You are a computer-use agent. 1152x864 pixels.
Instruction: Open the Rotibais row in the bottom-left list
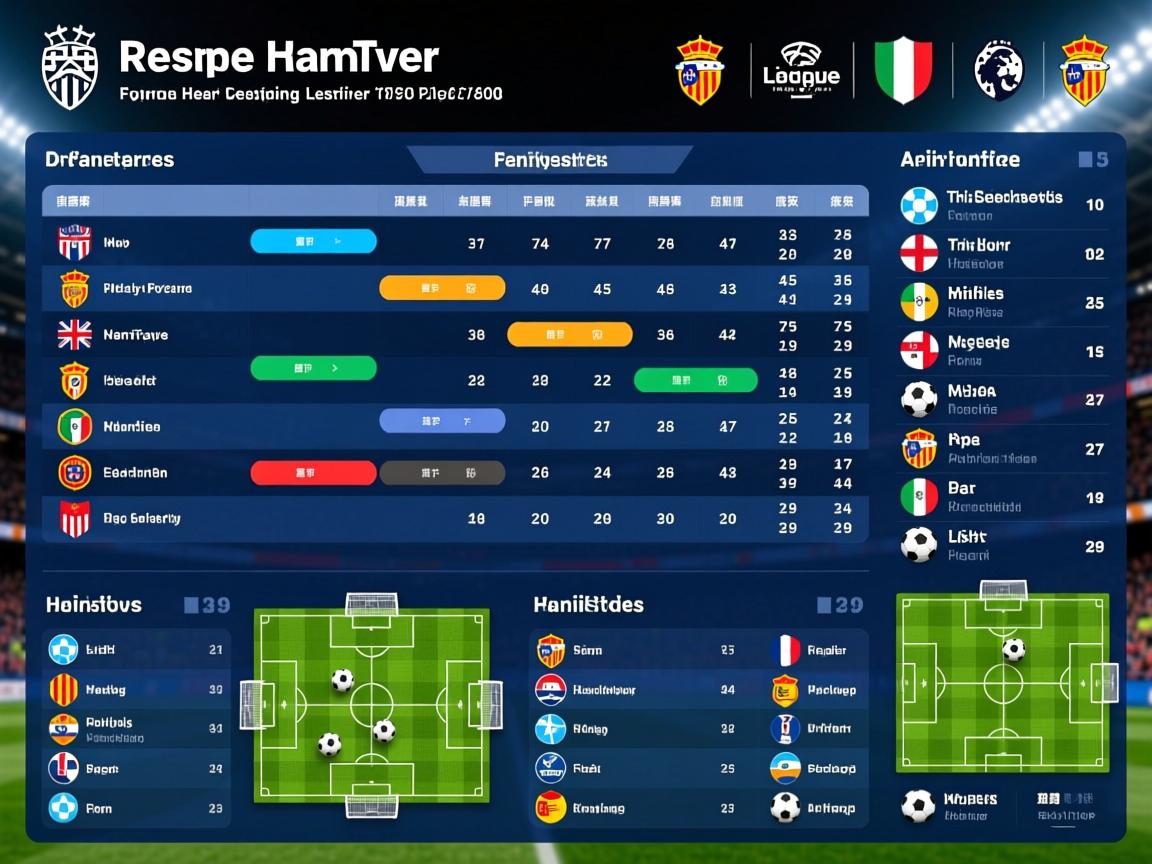110,729
